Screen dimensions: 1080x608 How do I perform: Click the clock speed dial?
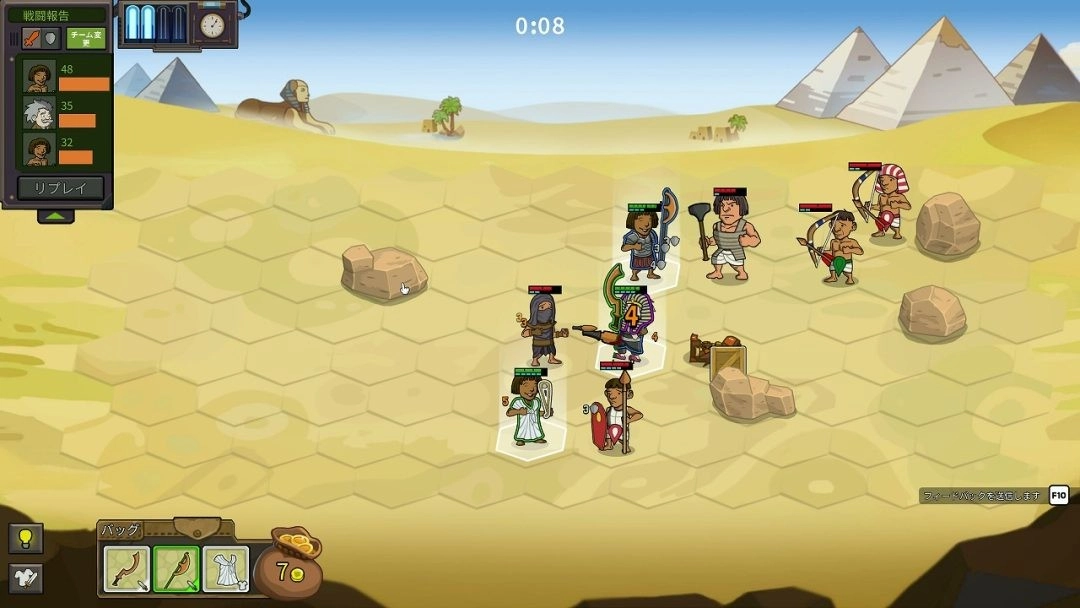click(x=211, y=25)
